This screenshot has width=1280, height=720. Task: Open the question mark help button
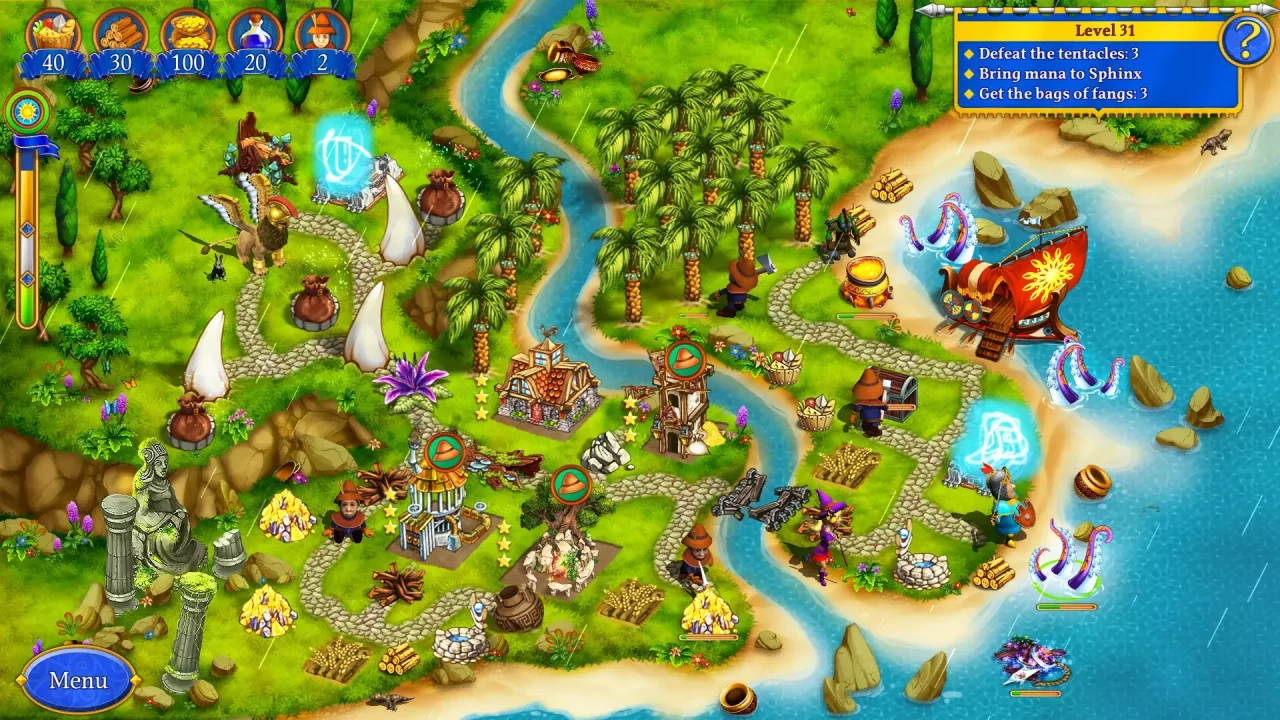click(1243, 42)
